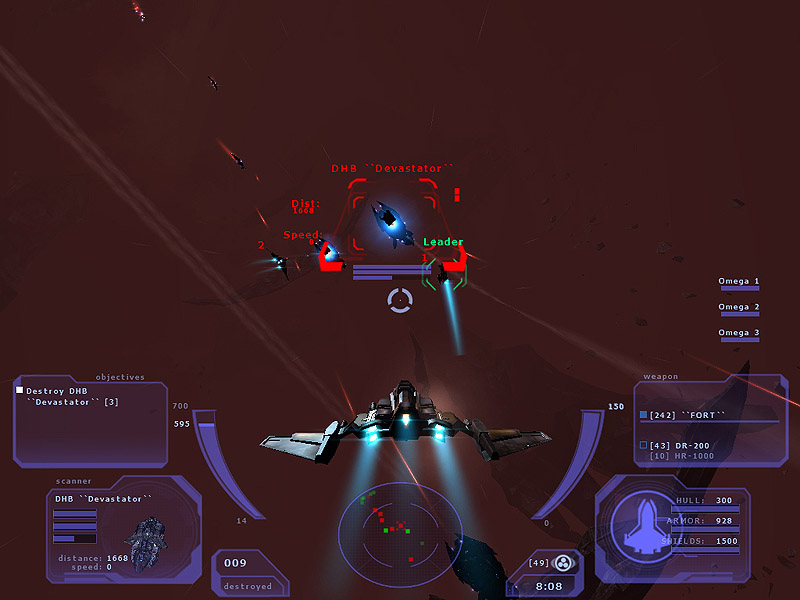Click the round icon beside the 49 counter

pyautogui.click(x=564, y=563)
